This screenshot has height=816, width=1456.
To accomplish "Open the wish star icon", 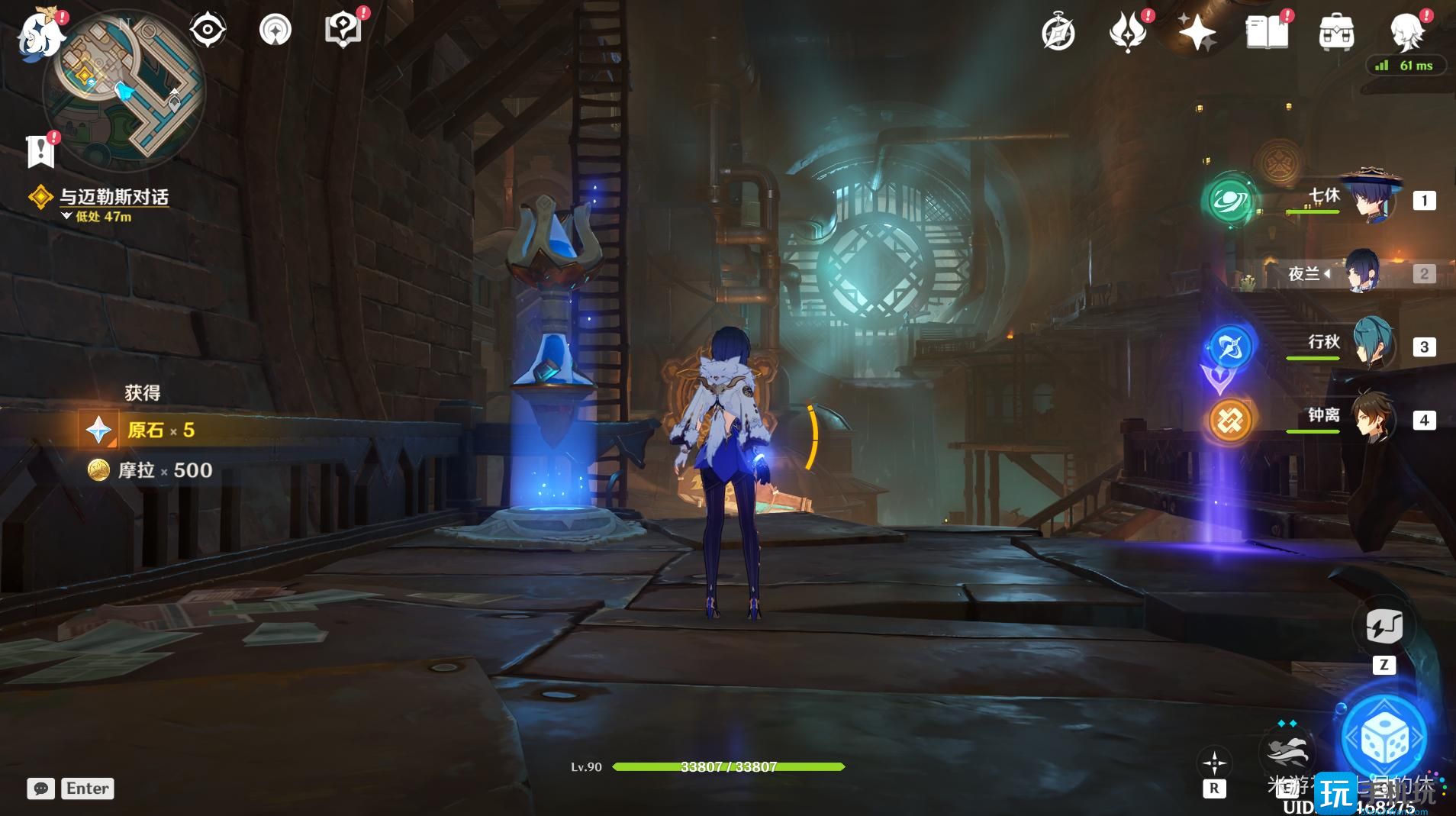I will (x=1196, y=33).
